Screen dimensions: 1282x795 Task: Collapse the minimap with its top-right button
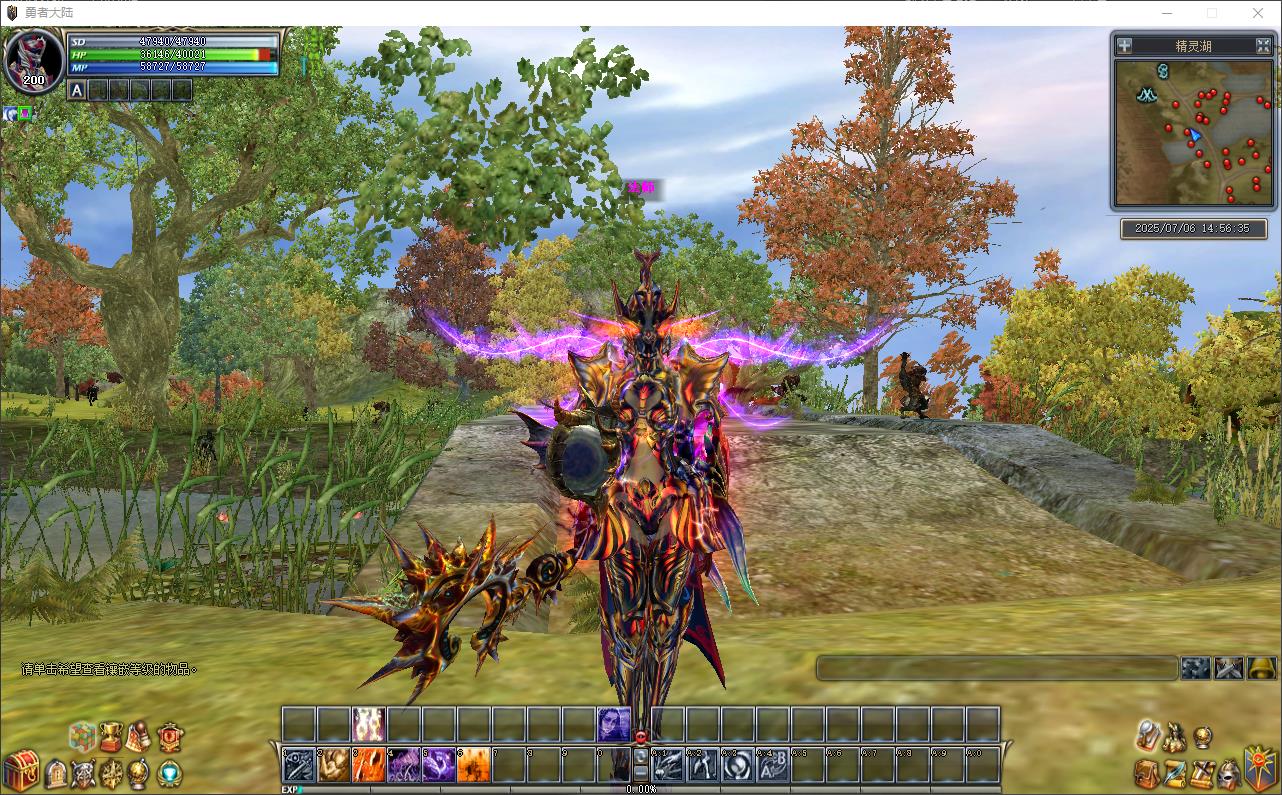coord(1263,45)
